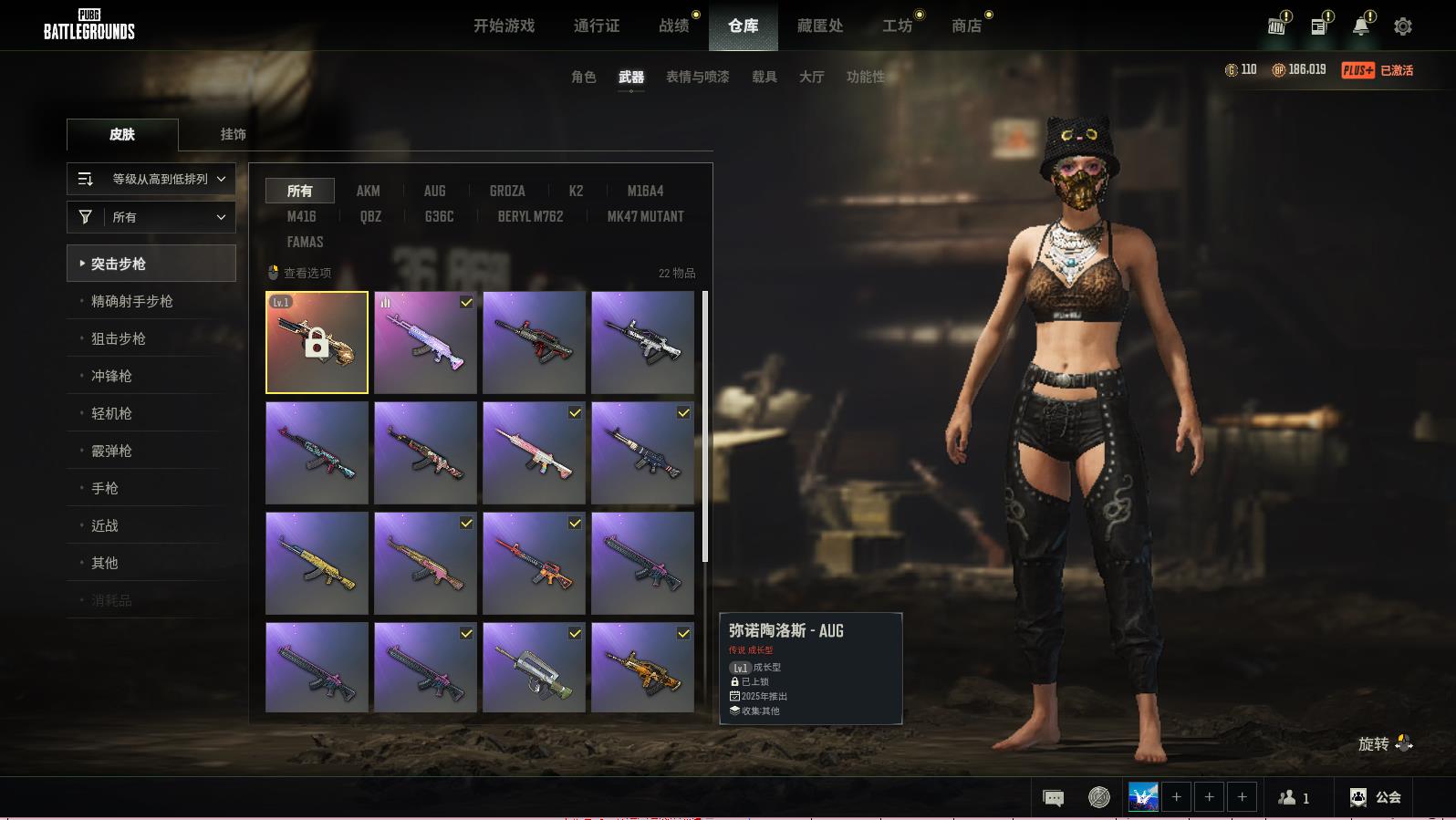Filter skins by AKM
Image resolution: width=1456 pixels, height=820 pixels.
(368, 191)
